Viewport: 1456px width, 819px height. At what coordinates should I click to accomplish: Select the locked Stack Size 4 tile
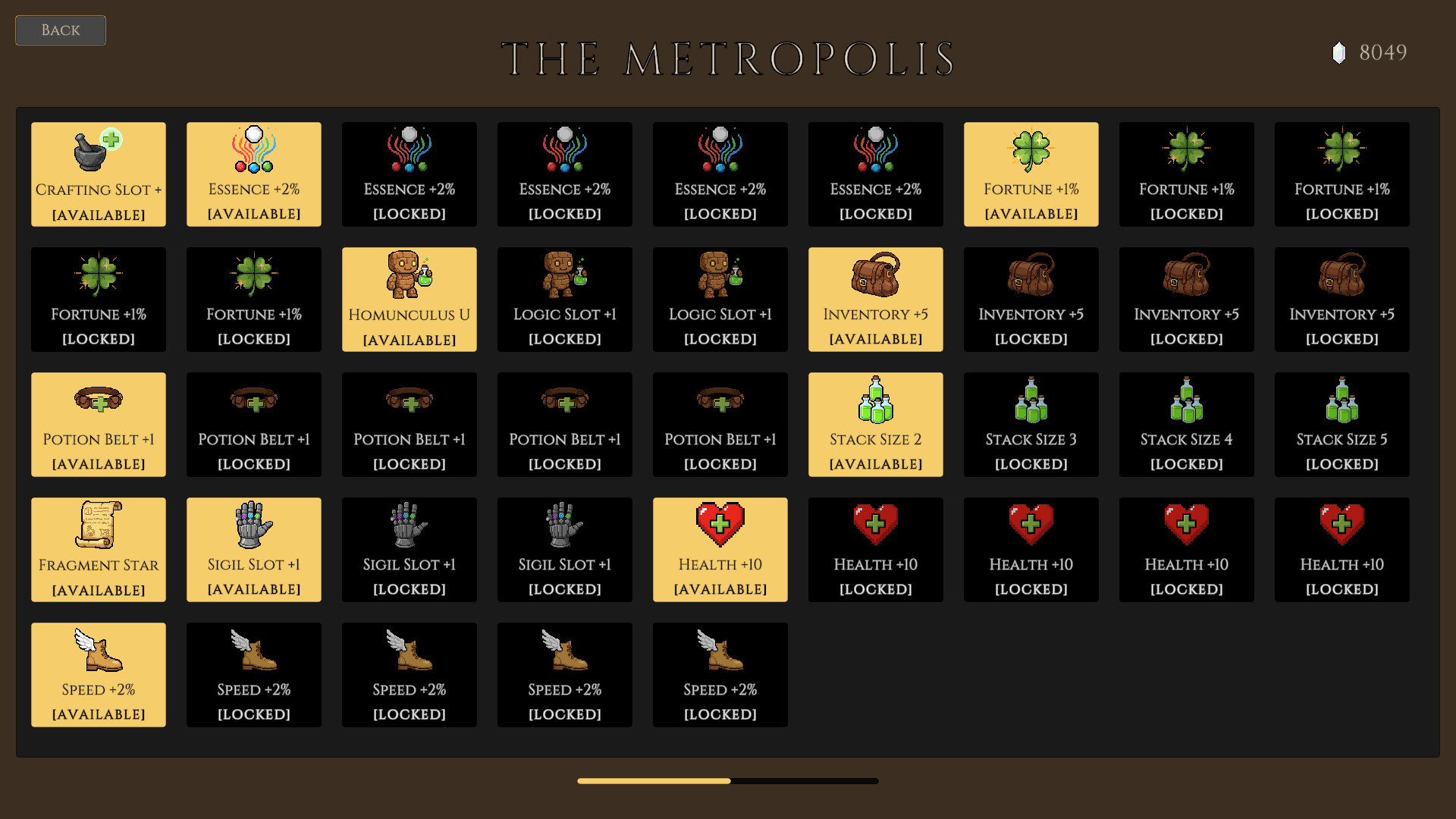coord(1187,425)
